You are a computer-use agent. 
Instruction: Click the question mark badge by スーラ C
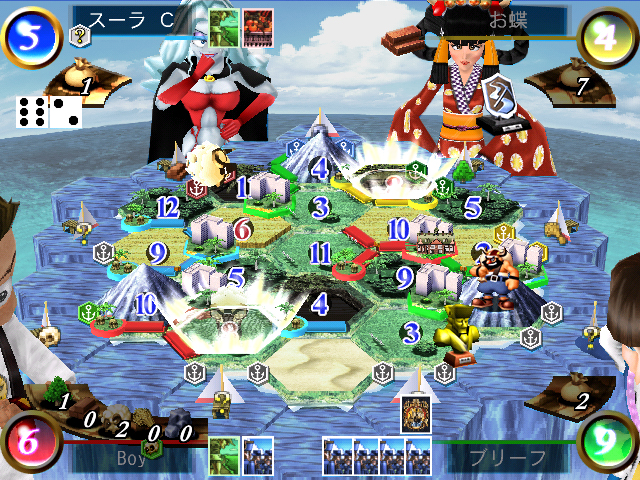click(79, 36)
